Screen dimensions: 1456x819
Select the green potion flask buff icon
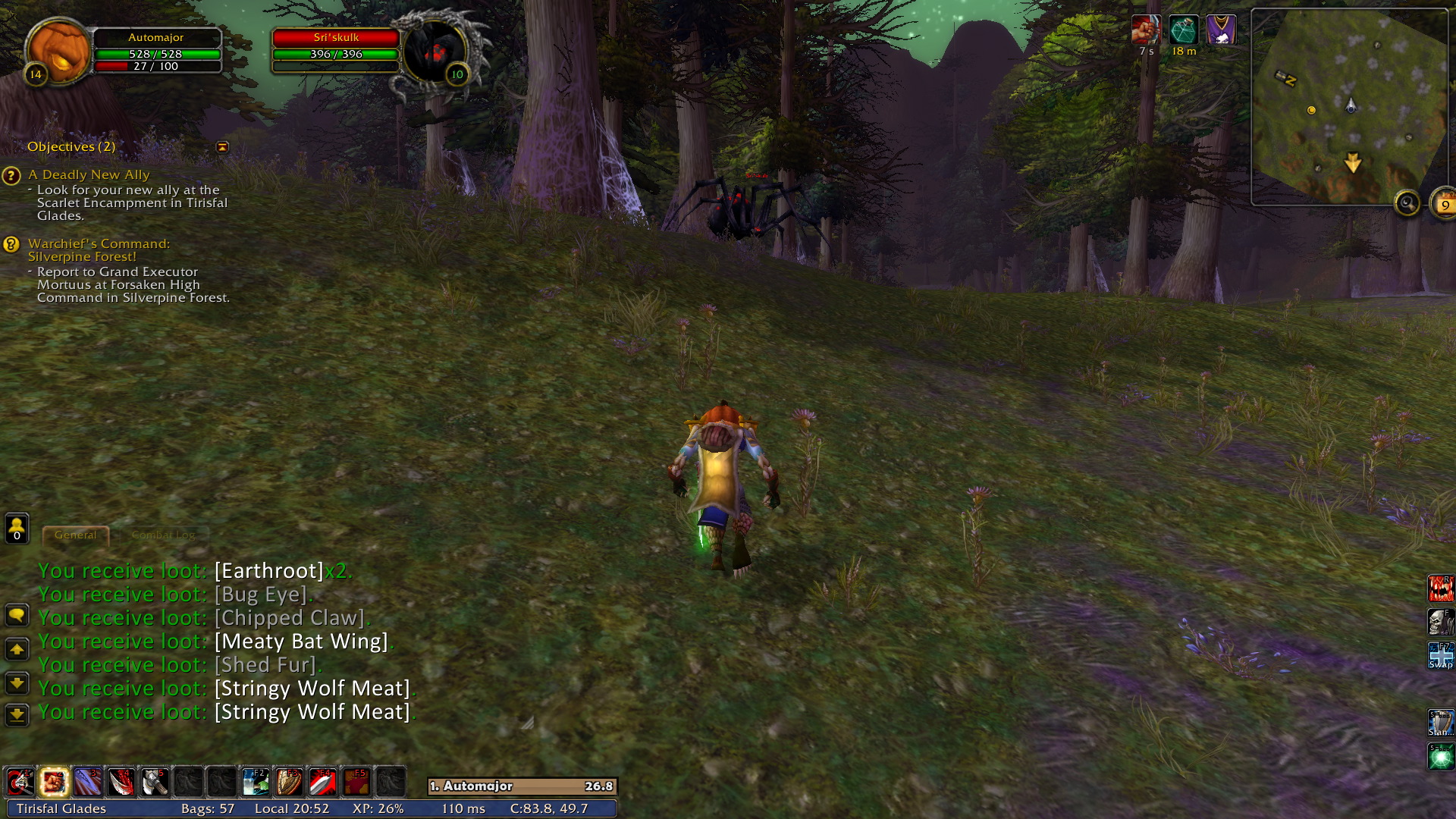(1183, 30)
